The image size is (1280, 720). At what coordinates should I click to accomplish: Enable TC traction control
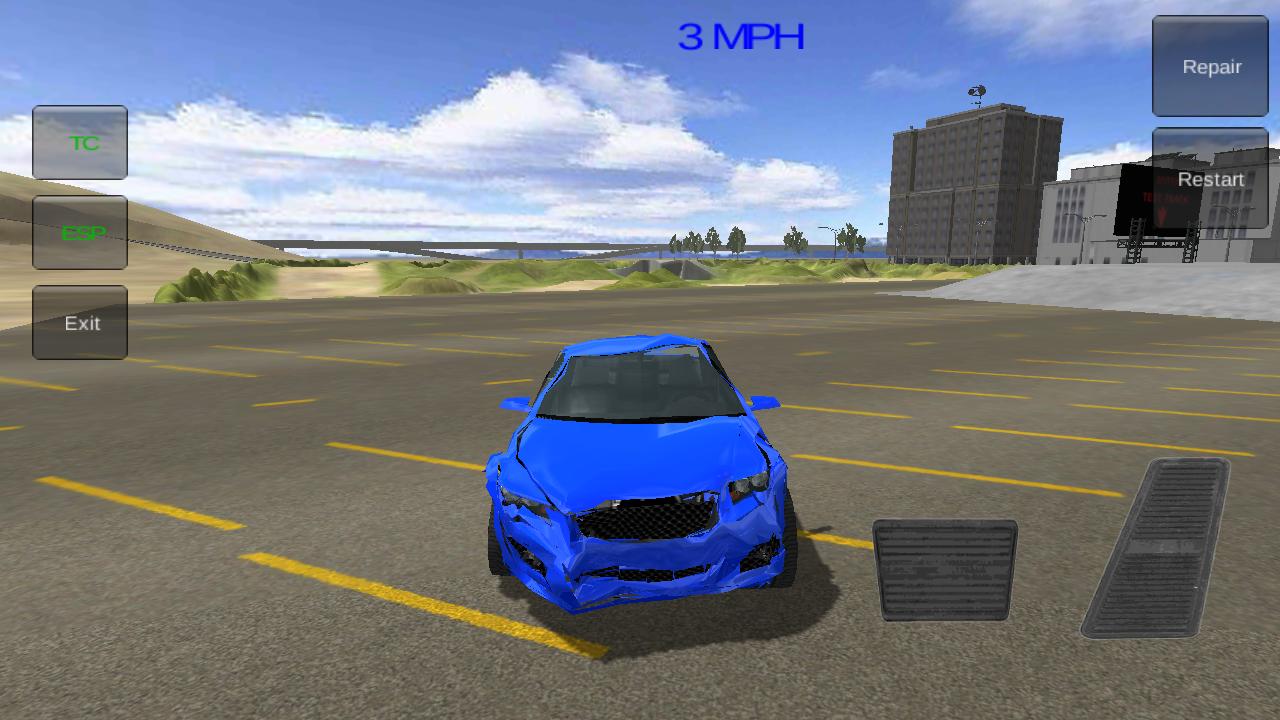click(80, 142)
